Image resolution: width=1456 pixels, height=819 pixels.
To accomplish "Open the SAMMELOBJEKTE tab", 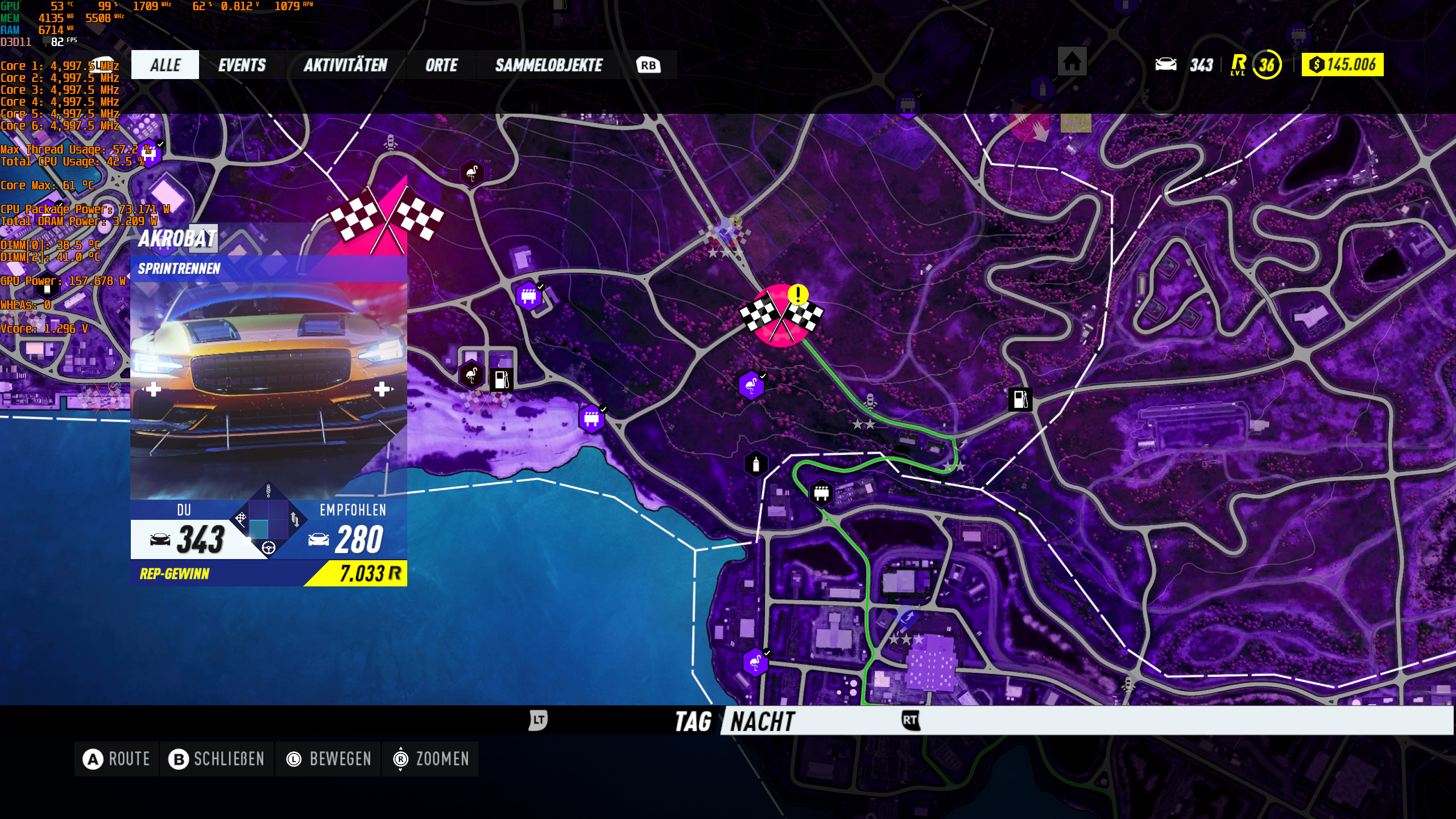I will 549,65.
